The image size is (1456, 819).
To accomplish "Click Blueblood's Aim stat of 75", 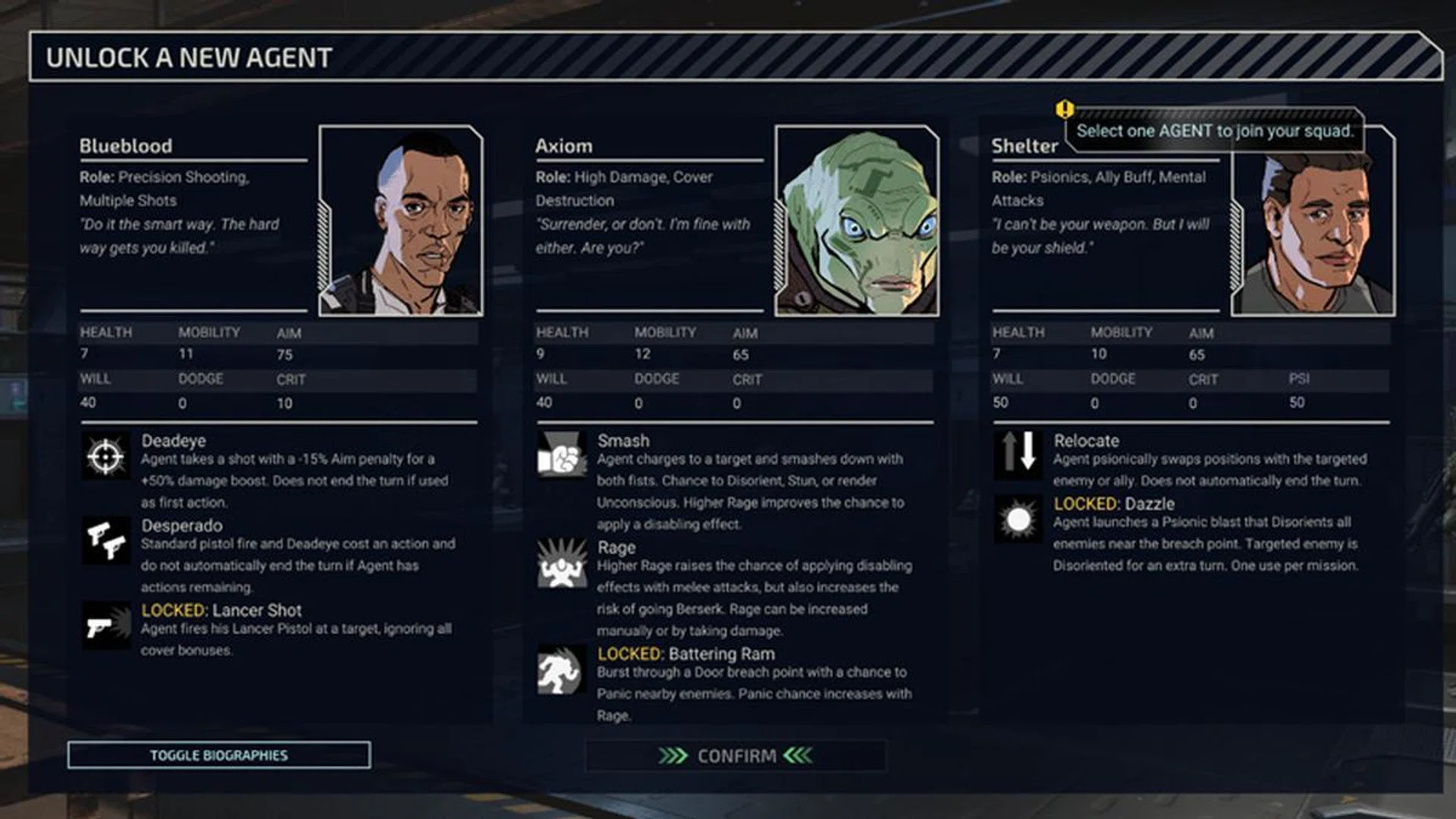I will pos(287,353).
